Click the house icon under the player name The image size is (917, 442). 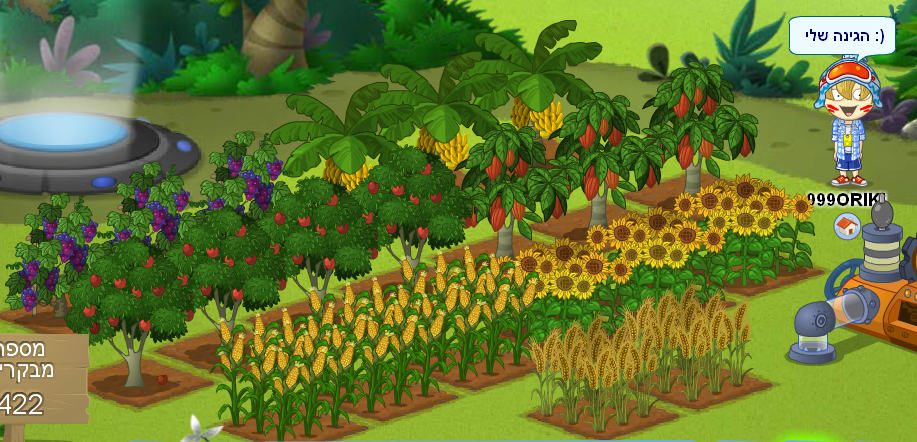click(847, 226)
